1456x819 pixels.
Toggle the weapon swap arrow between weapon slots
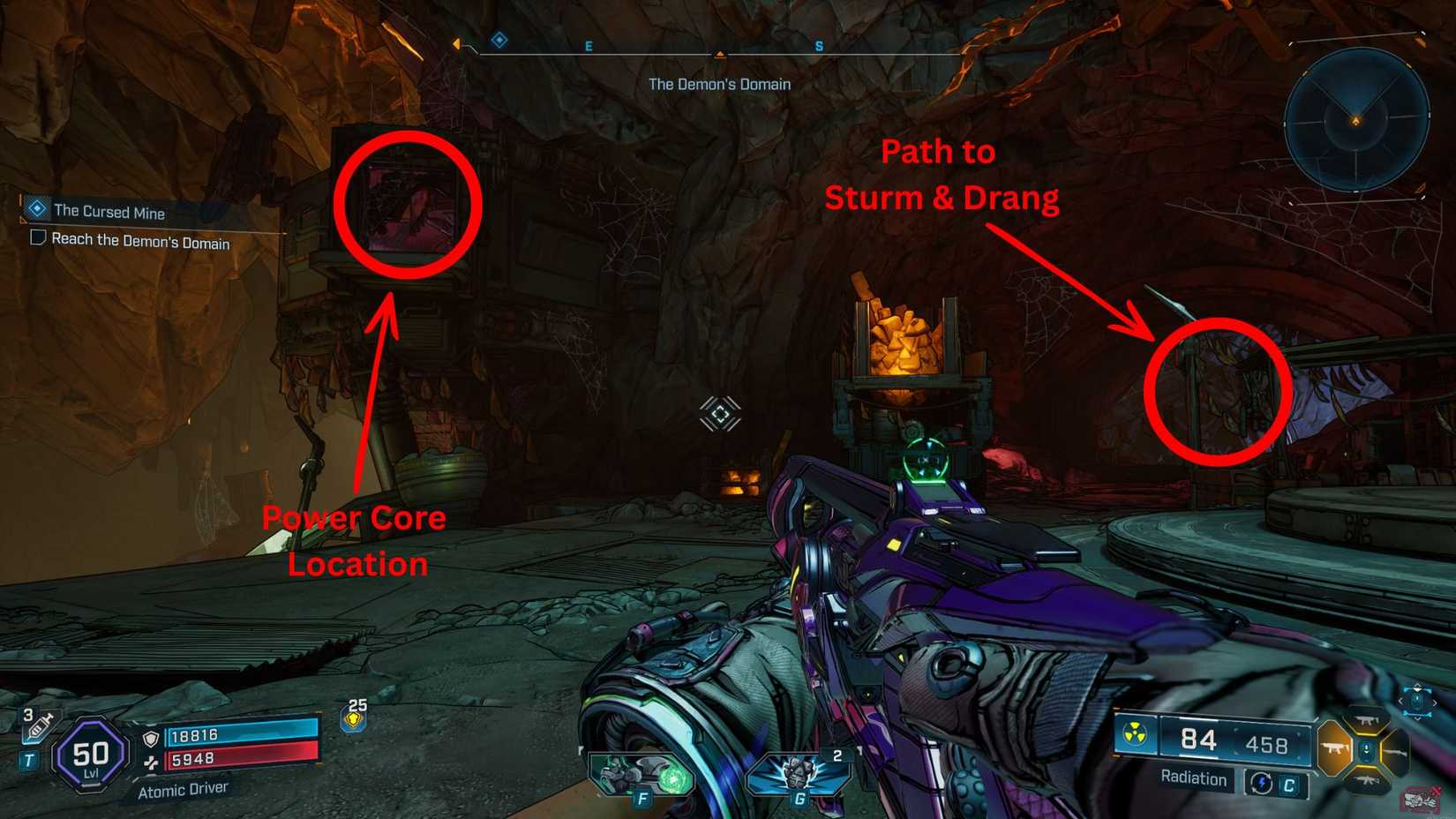click(1367, 749)
